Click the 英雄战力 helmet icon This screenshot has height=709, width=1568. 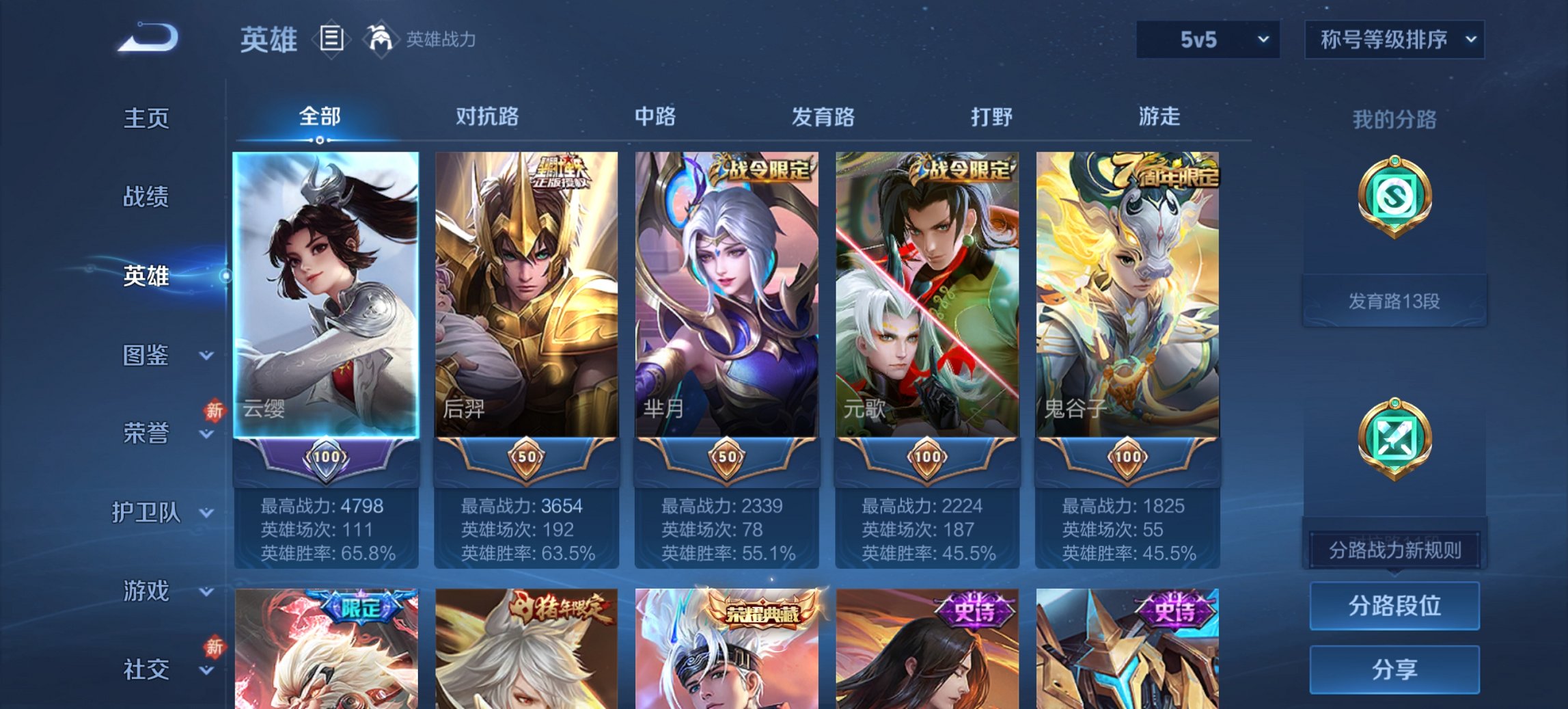(x=381, y=39)
